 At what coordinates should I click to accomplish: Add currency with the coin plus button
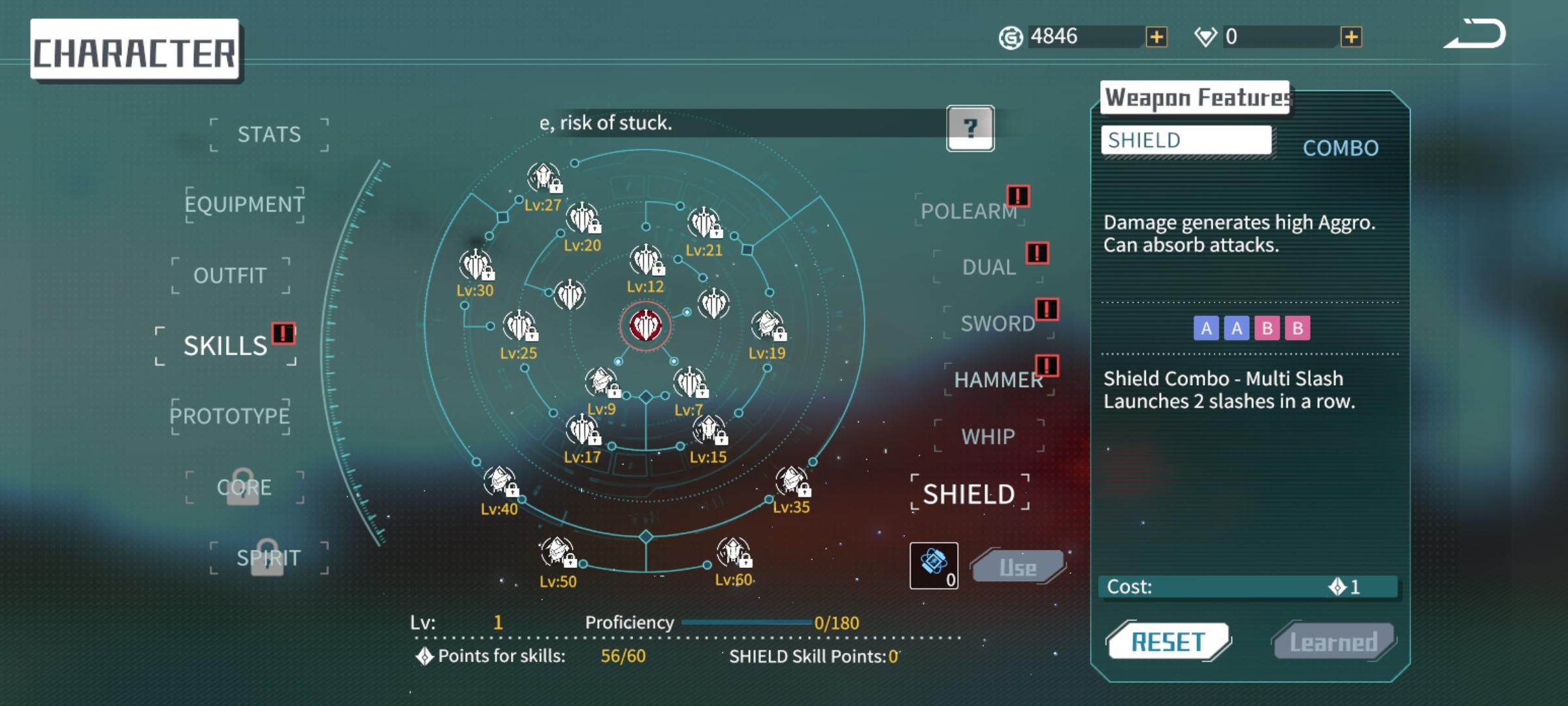[x=1156, y=37]
